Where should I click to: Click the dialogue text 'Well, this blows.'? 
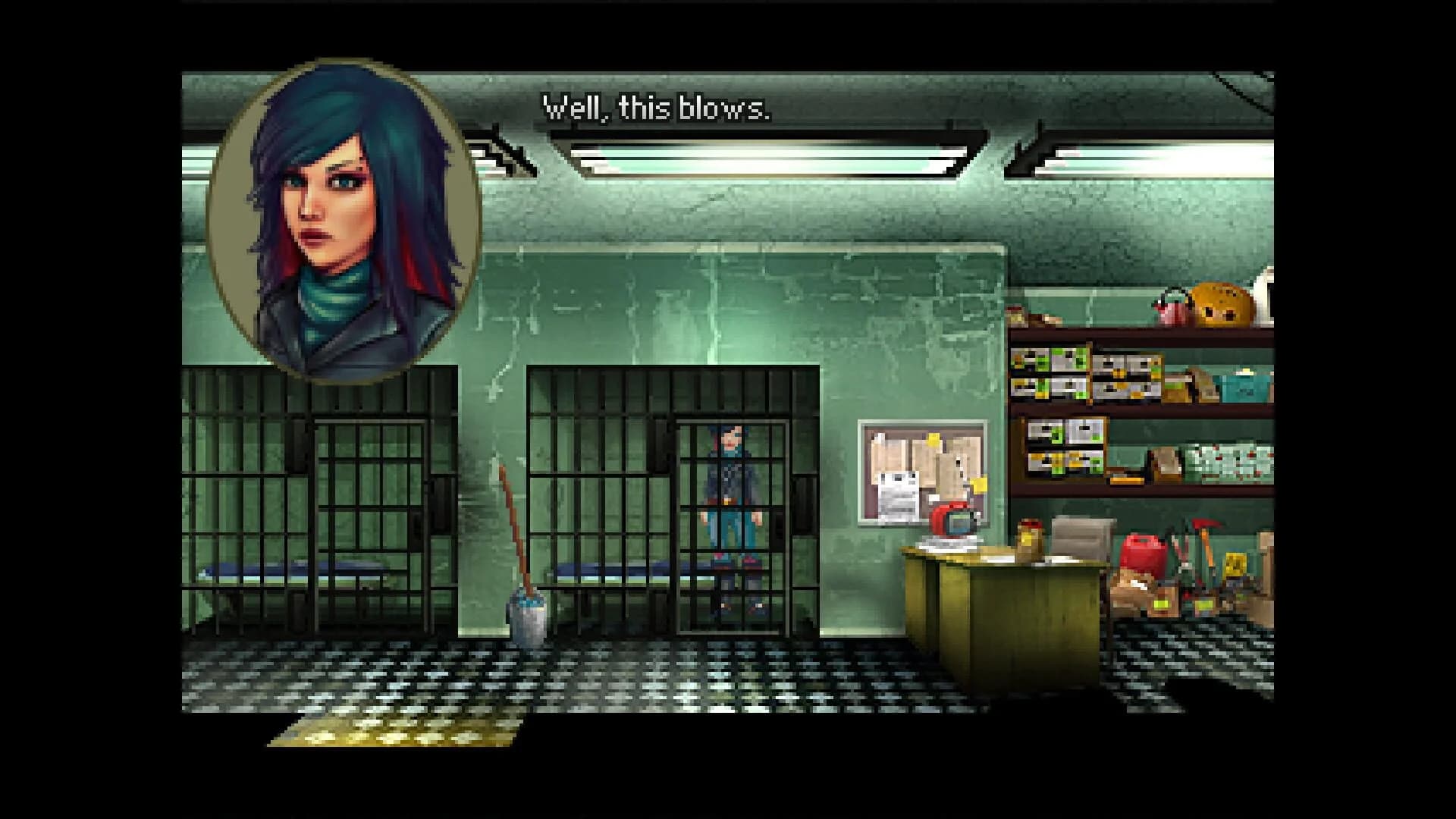click(x=655, y=111)
